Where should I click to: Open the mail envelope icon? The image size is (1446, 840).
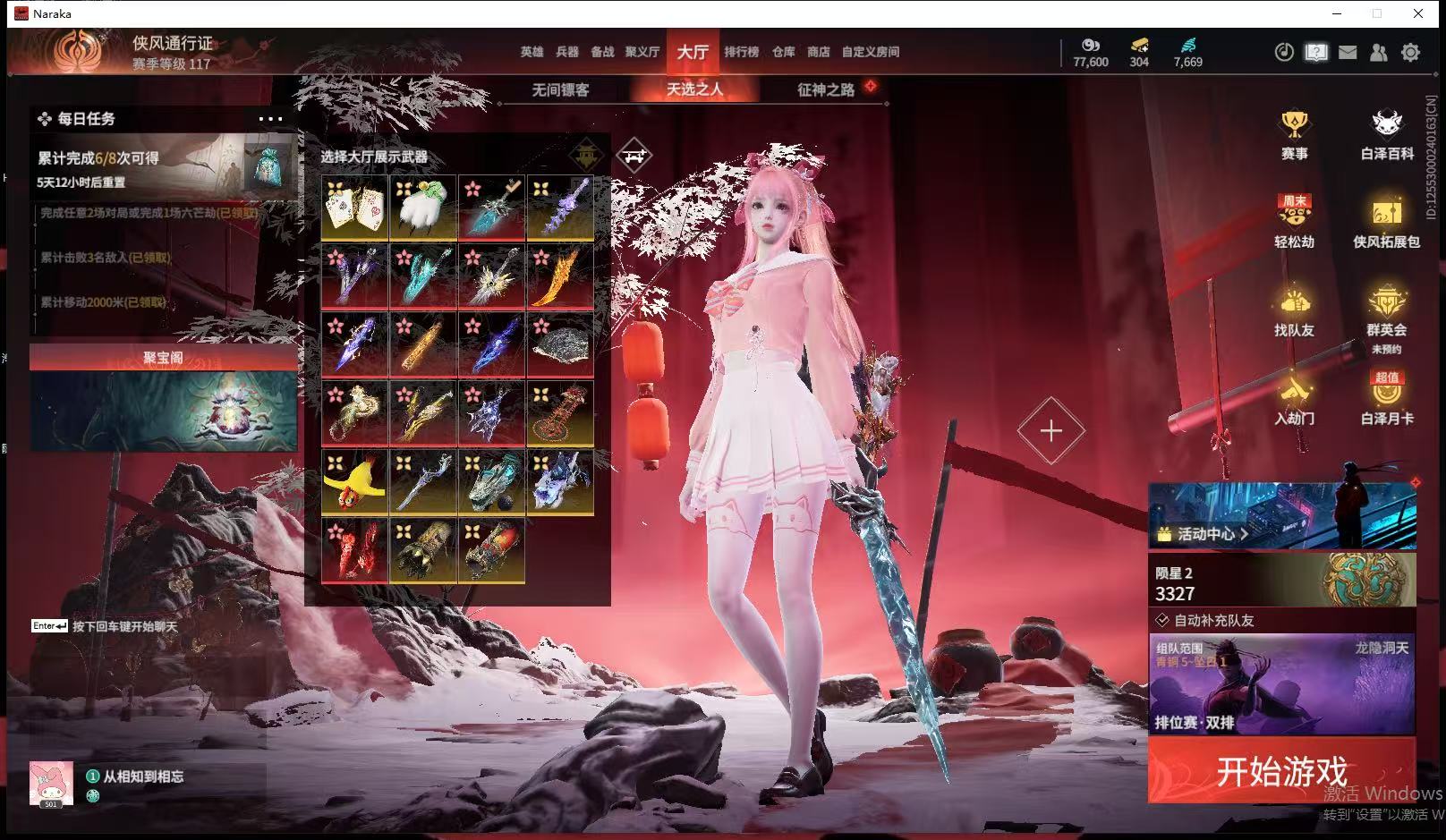tap(1348, 53)
